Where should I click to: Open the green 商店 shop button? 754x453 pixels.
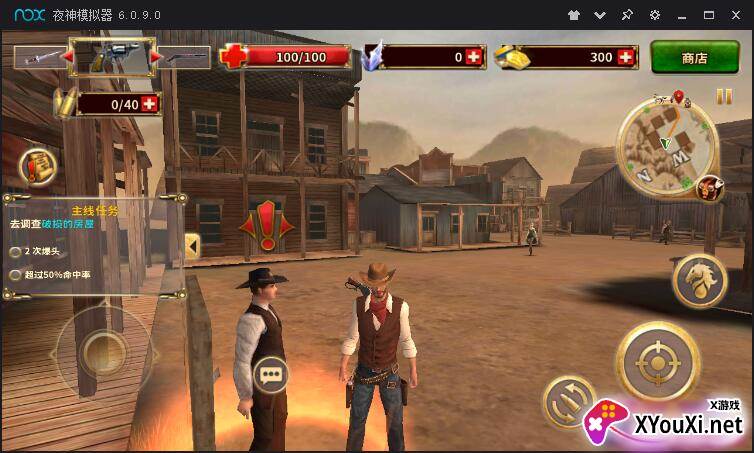(695, 57)
